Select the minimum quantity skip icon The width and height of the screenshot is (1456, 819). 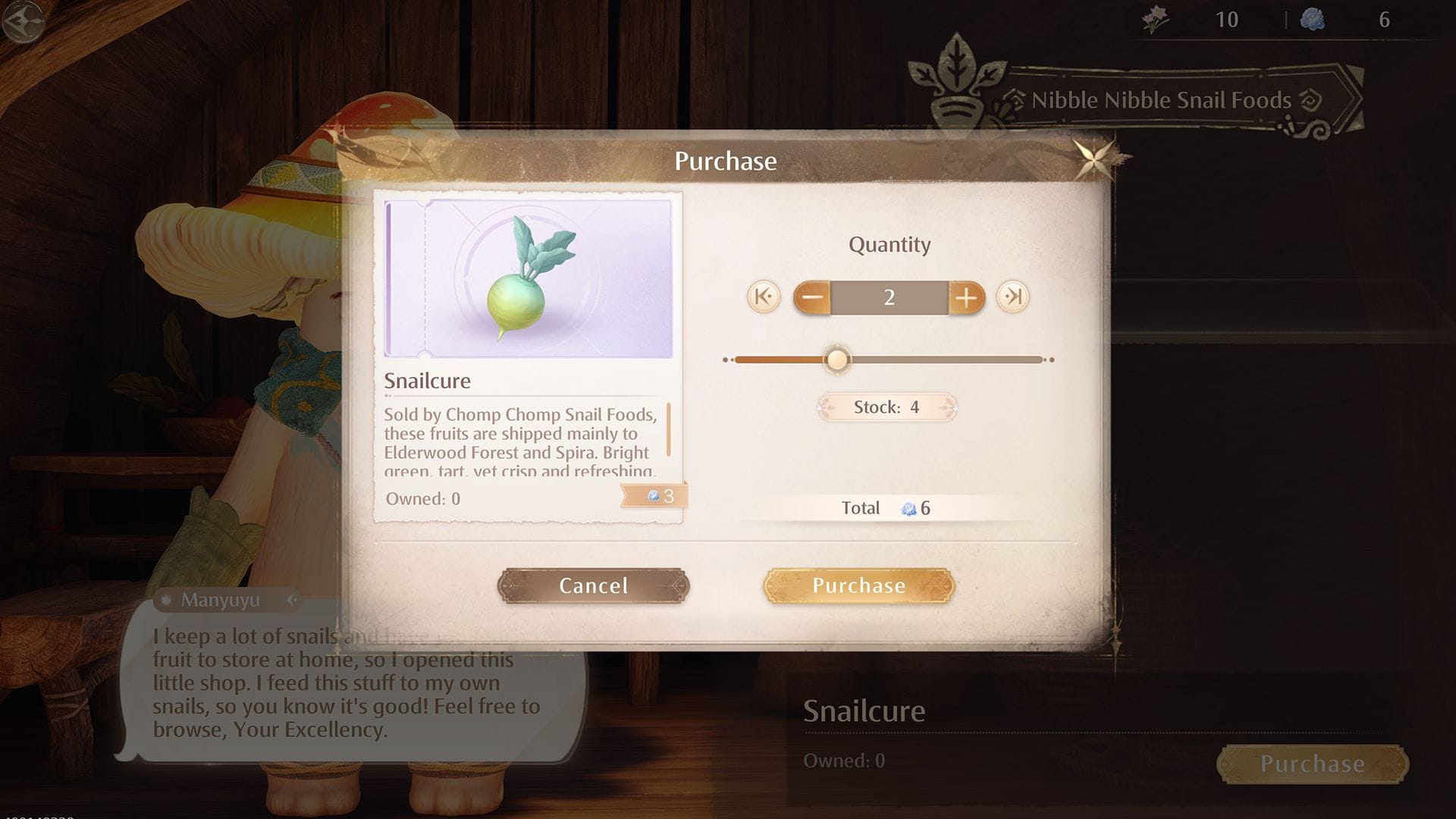click(762, 298)
